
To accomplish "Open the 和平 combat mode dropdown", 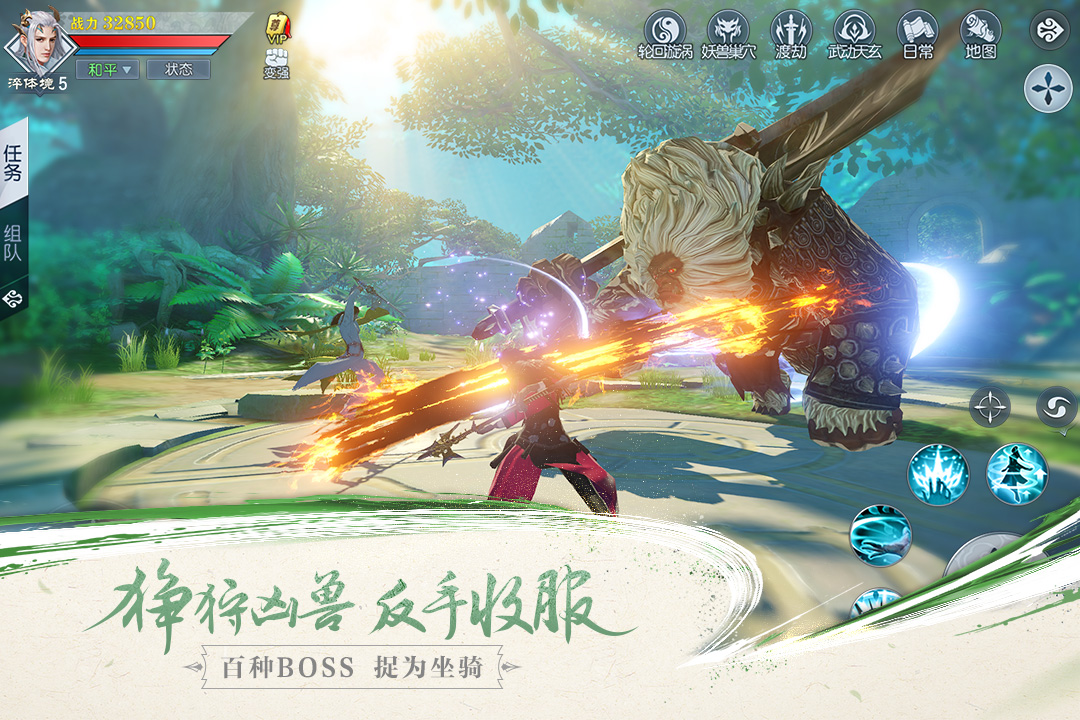I will [x=107, y=70].
